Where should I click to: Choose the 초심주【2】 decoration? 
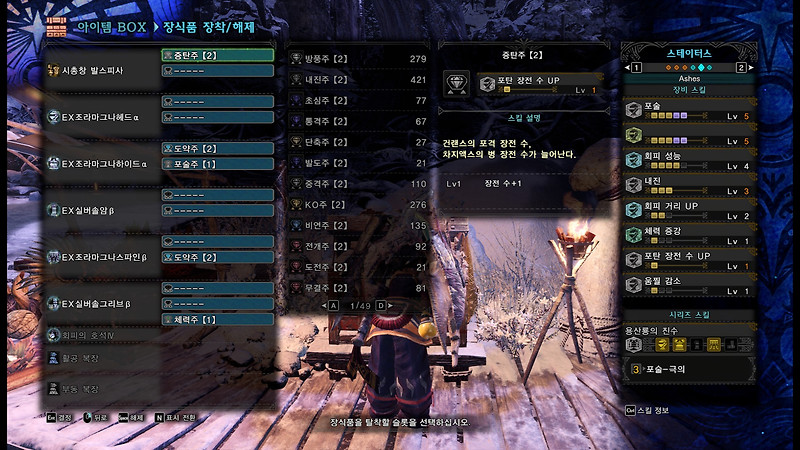359,101
